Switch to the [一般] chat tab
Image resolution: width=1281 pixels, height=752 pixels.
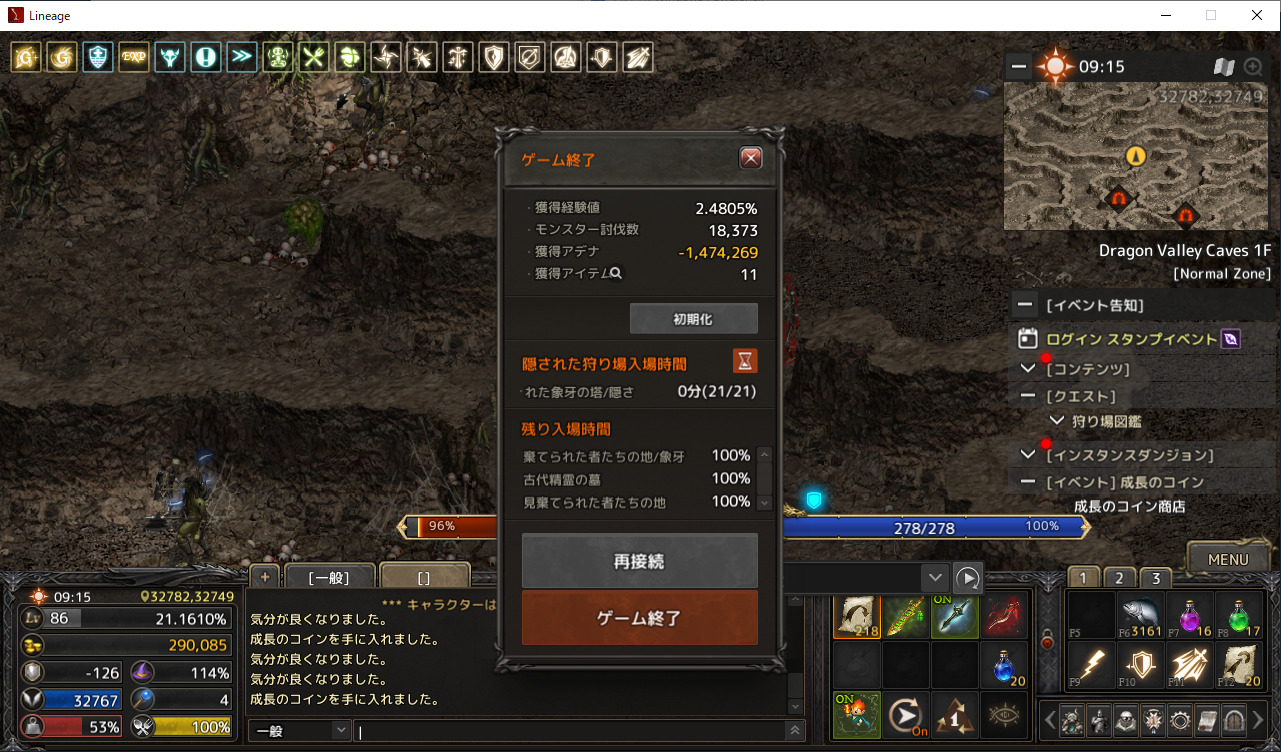click(x=328, y=578)
